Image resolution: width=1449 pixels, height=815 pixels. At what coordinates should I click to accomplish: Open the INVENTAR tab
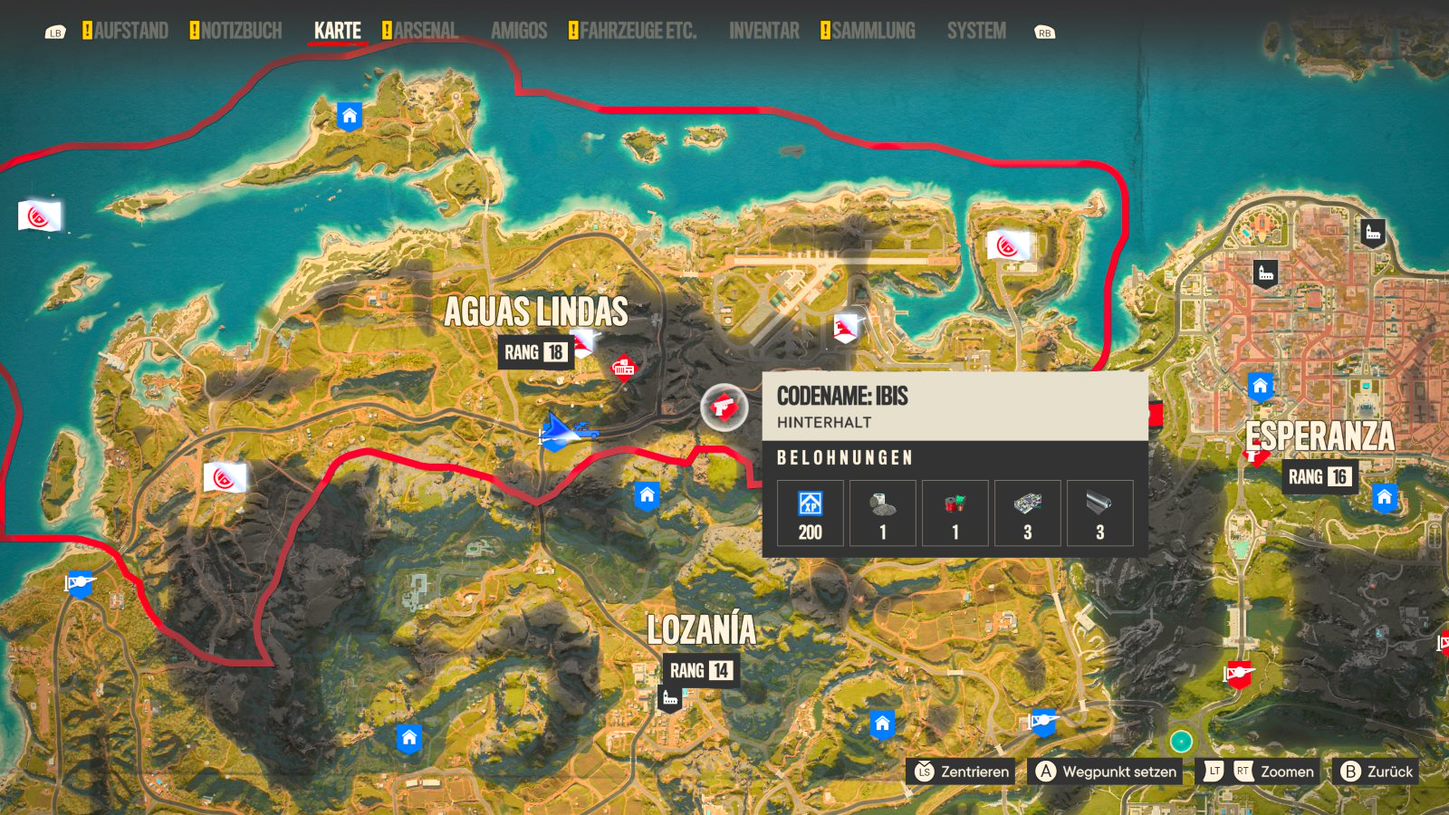coord(763,30)
